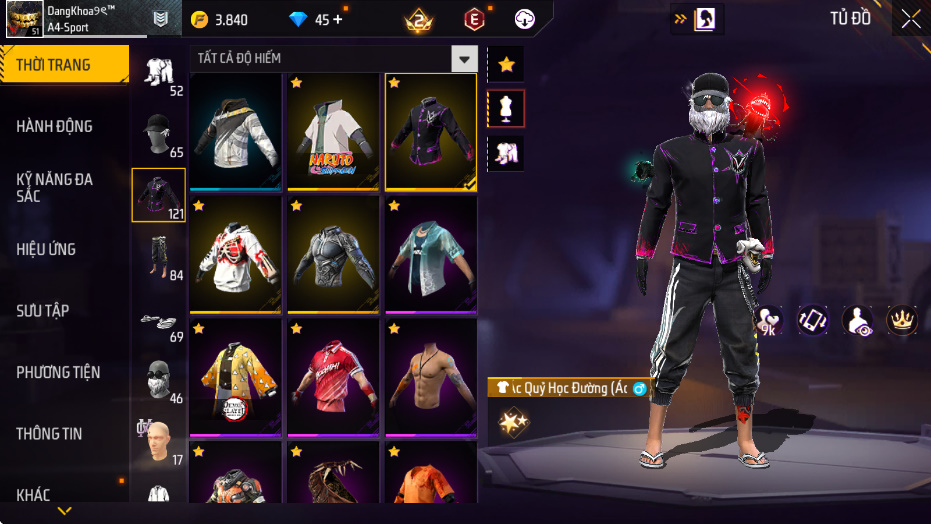Pick the red and white bomber jacket

click(x=235, y=255)
